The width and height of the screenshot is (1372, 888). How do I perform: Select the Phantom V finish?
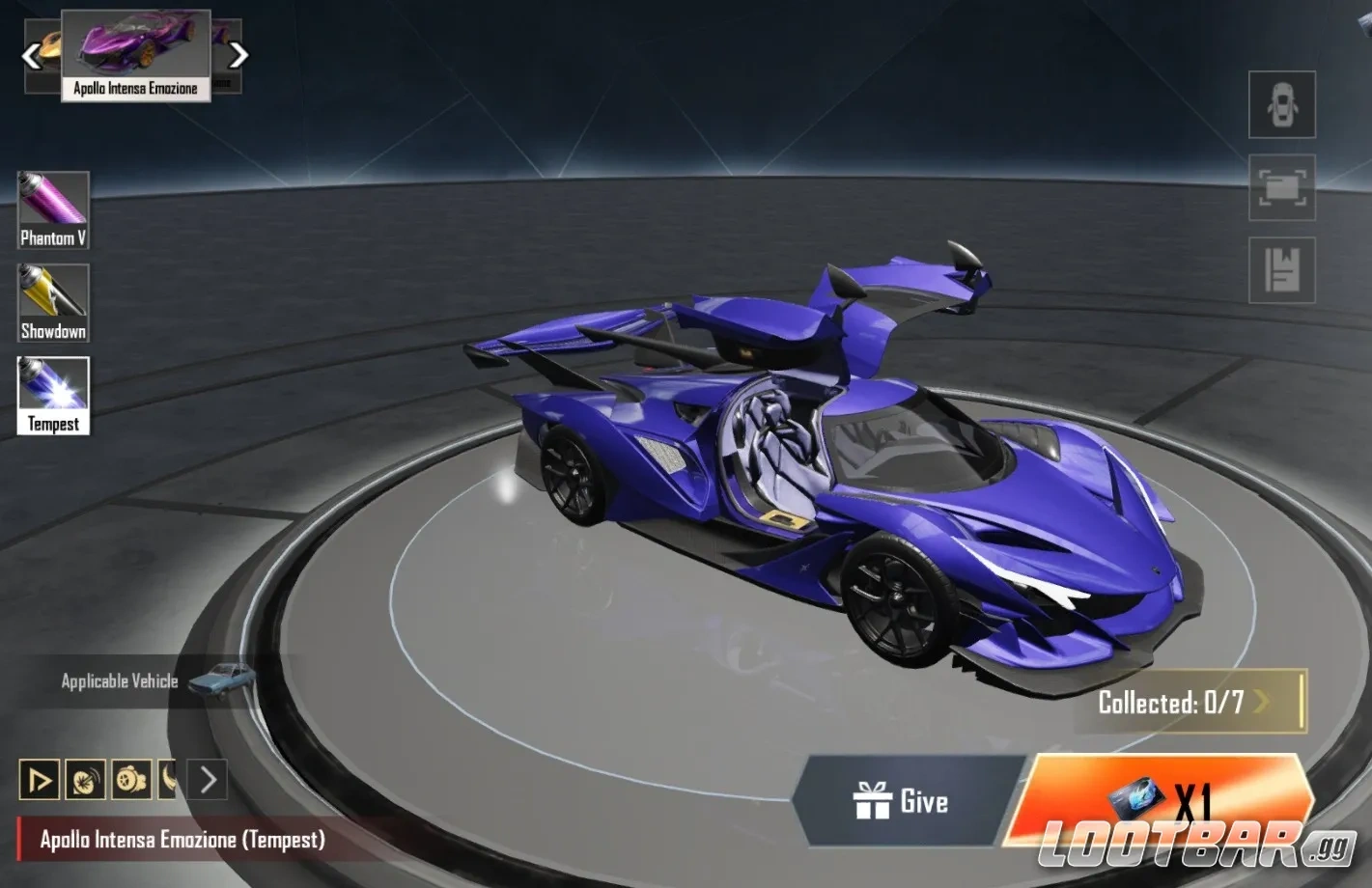52,208
